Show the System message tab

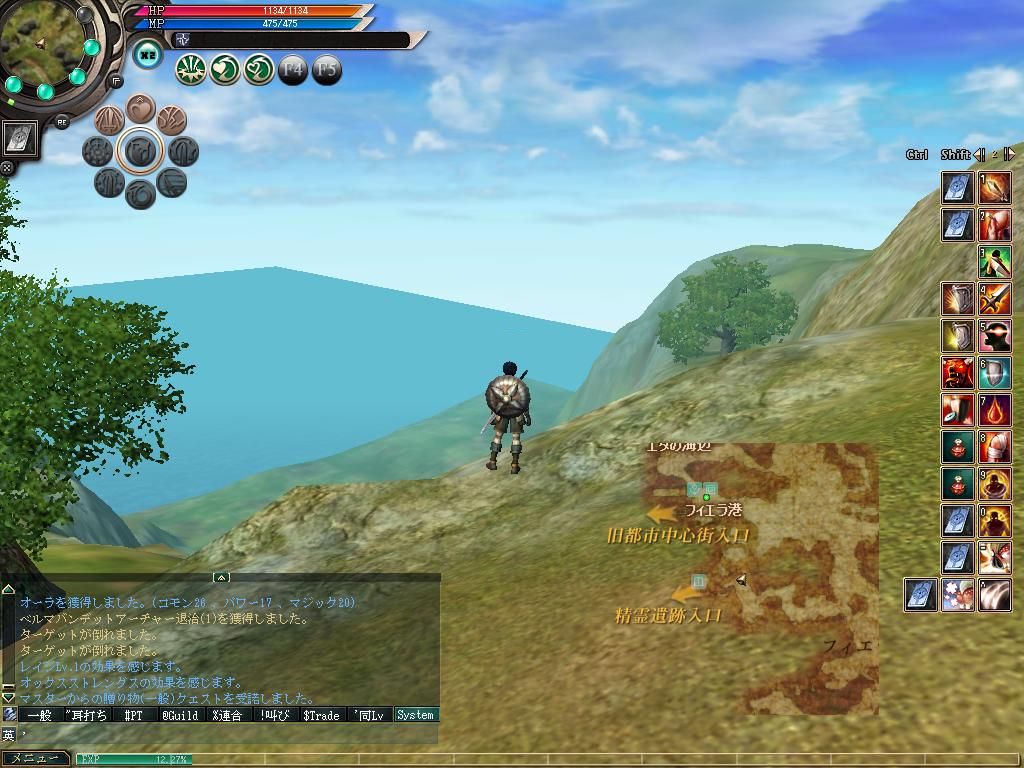click(415, 715)
